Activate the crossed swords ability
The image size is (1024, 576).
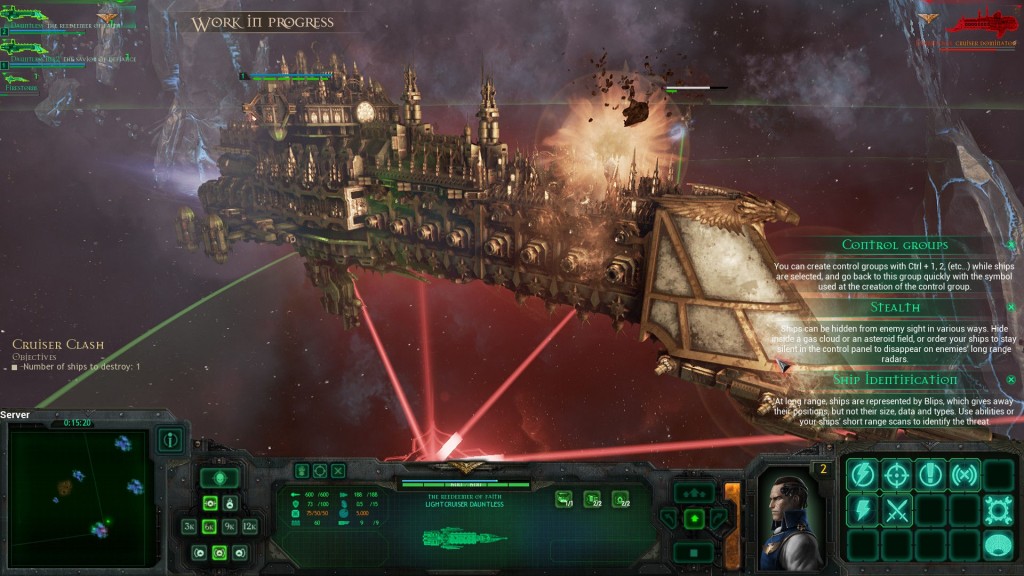[x=897, y=510]
